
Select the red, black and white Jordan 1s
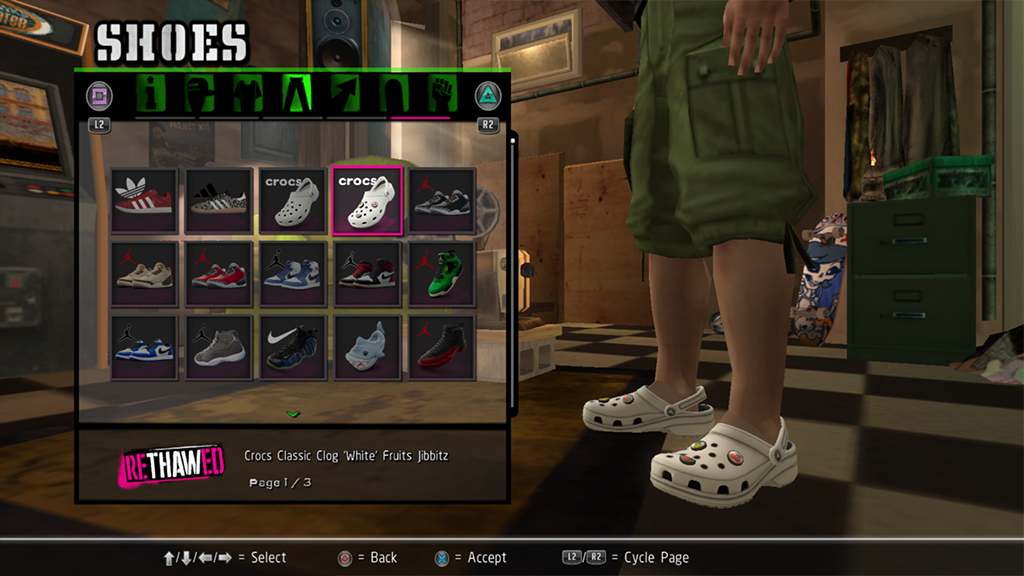pyautogui.click(x=367, y=273)
